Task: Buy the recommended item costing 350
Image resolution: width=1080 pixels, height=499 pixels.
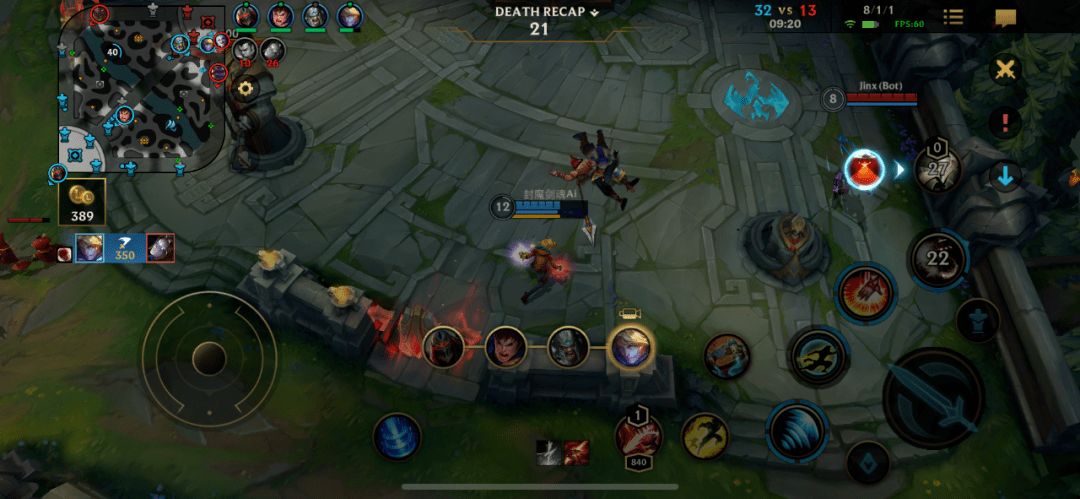Action: tap(125, 248)
